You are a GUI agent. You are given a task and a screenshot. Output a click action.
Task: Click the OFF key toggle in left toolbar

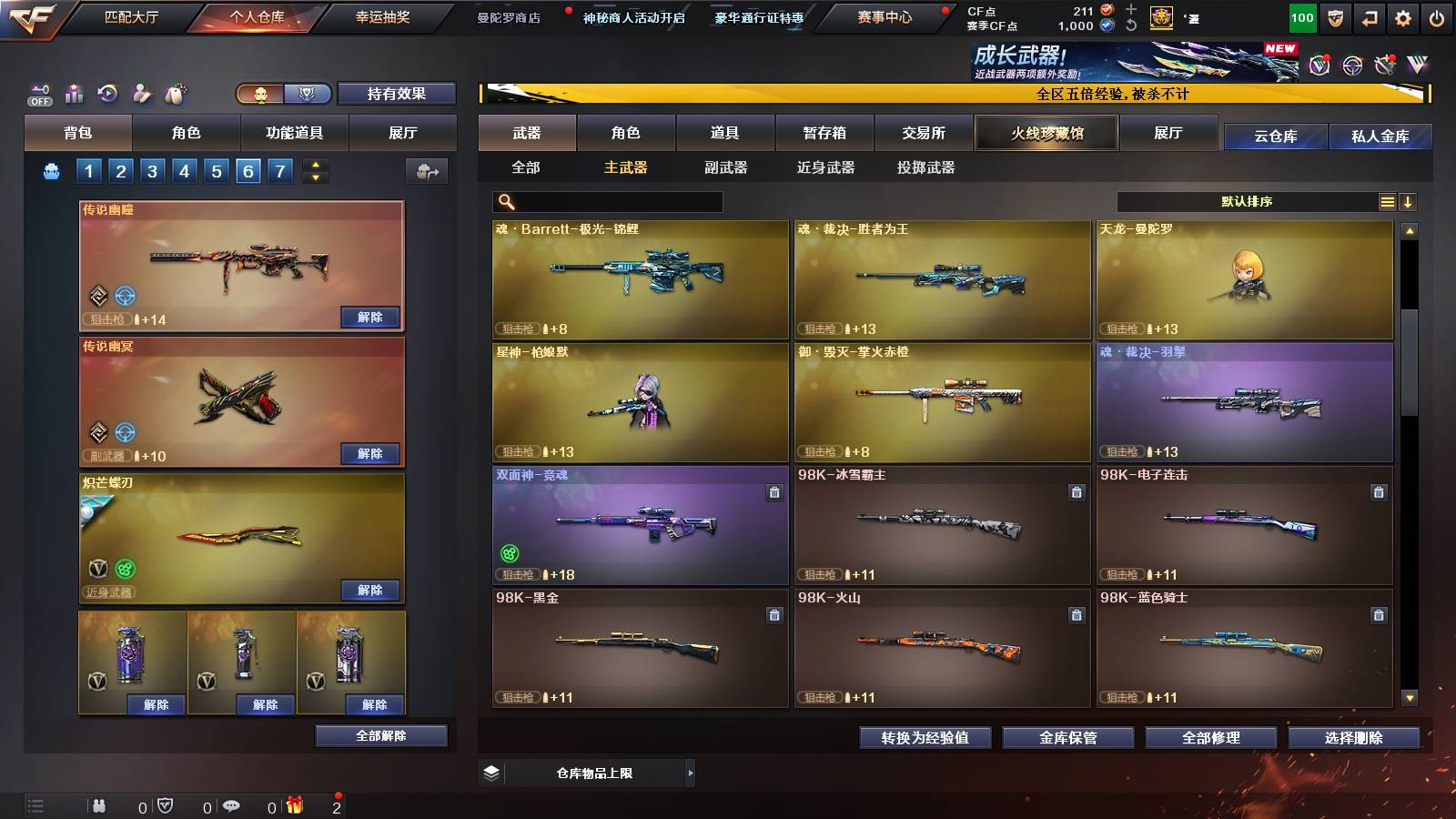point(37,92)
